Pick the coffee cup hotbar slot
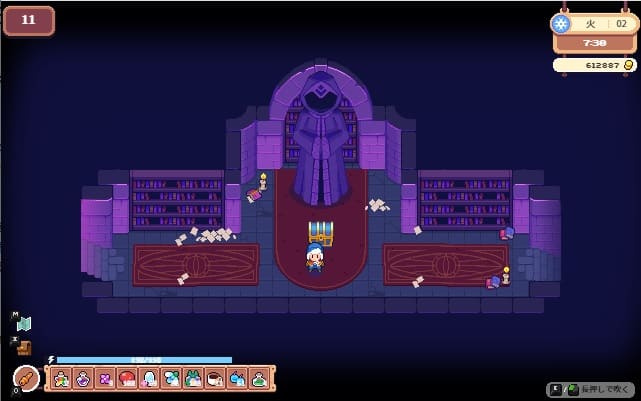The height and width of the screenshot is (401, 641). tap(215, 378)
